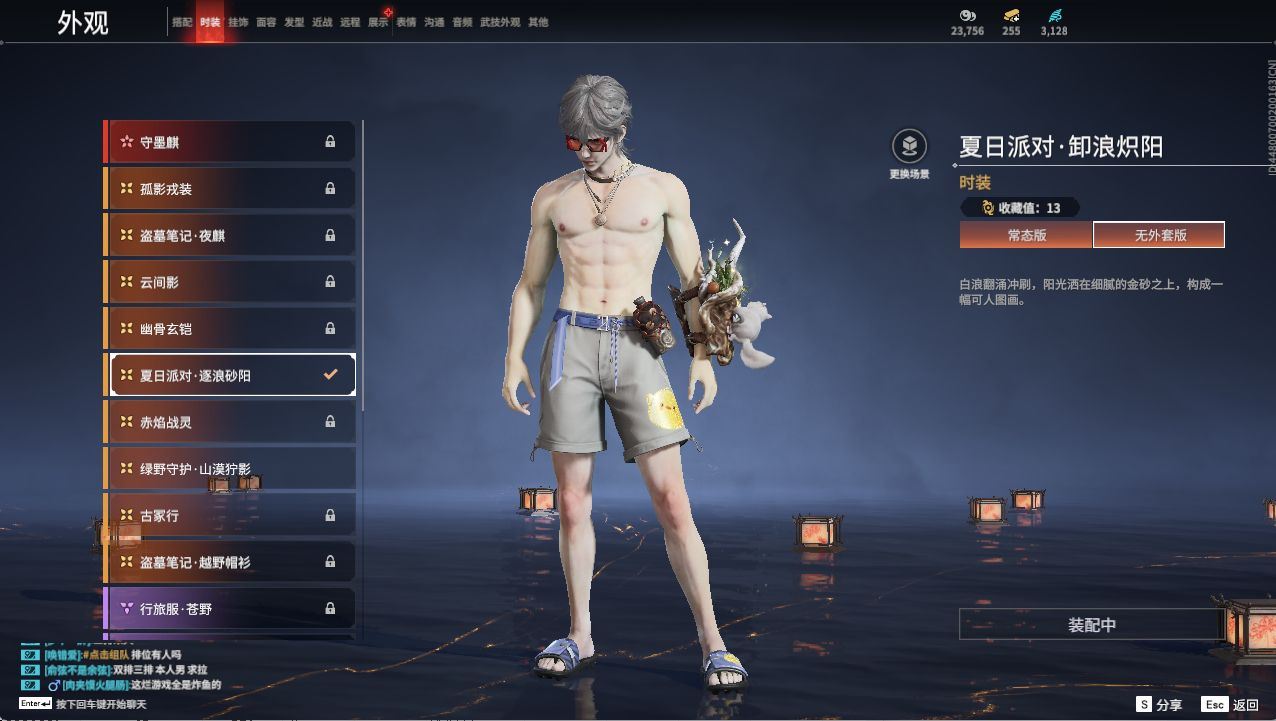The height and width of the screenshot is (721, 1276).
Task: Select the 守墨麒 outfit row
Action: (230, 142)
